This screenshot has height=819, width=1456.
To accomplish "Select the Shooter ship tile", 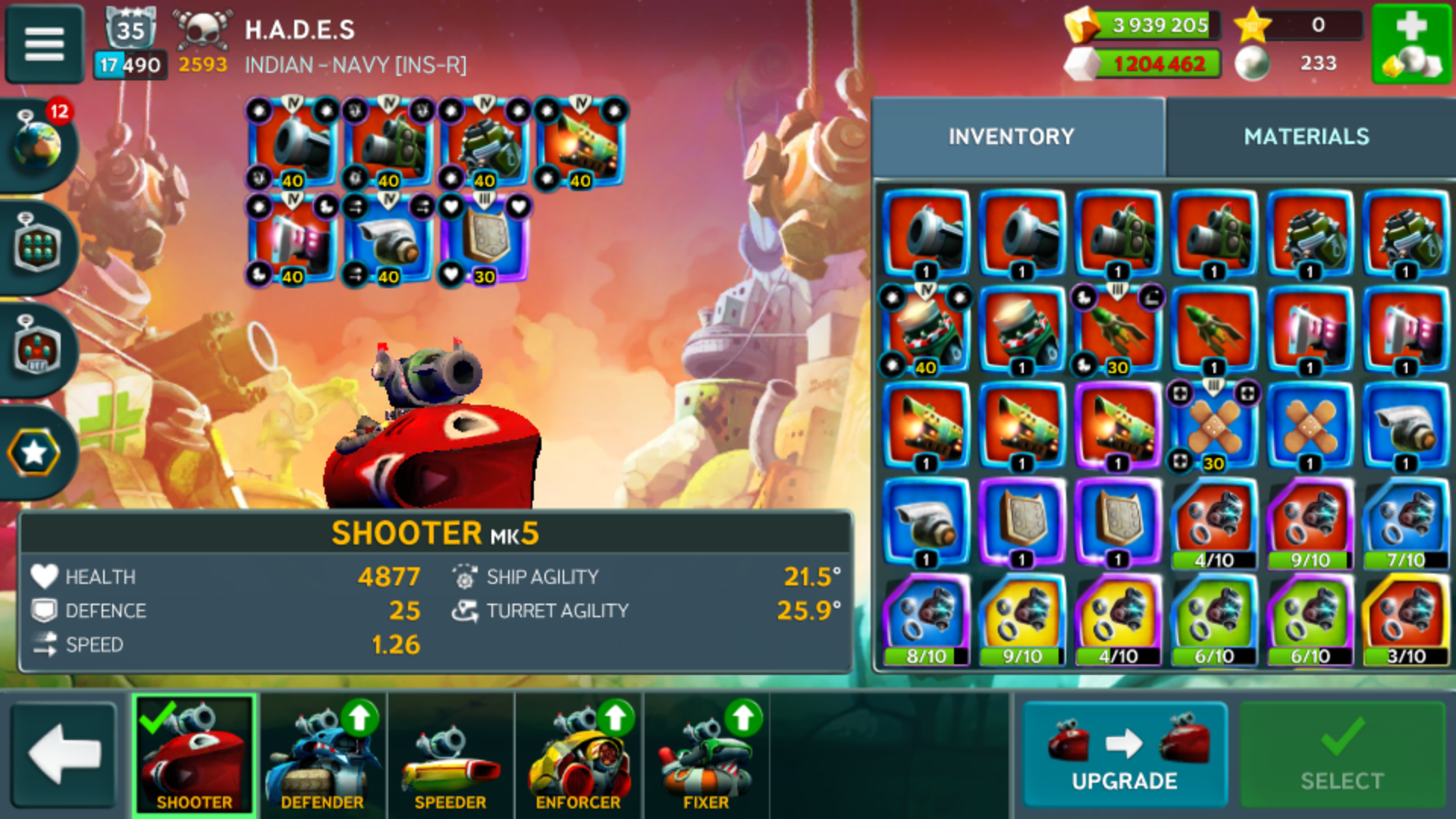I will (194, 755).
